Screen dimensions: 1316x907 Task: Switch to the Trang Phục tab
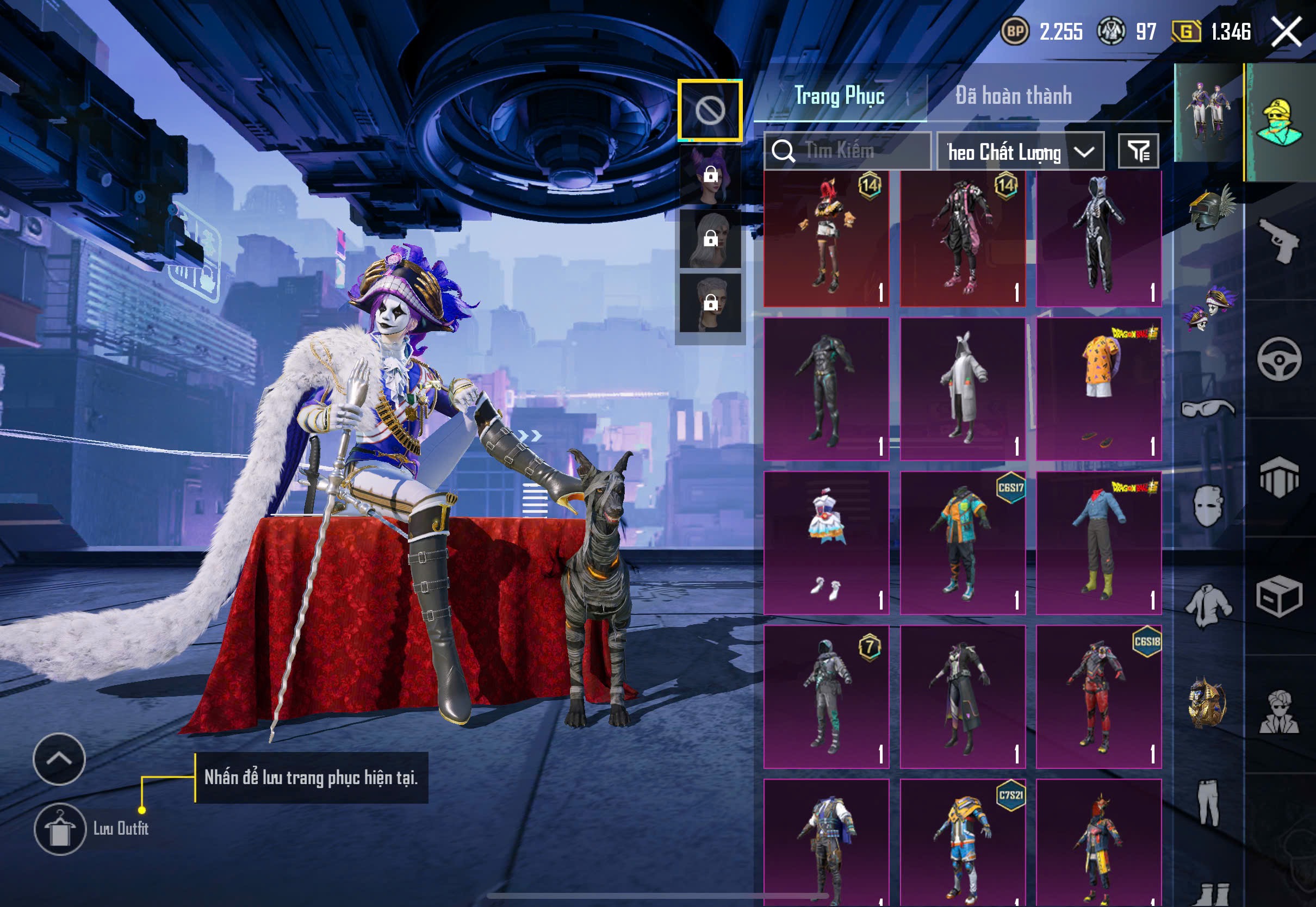pyautogui.click(x=839, y=96)
